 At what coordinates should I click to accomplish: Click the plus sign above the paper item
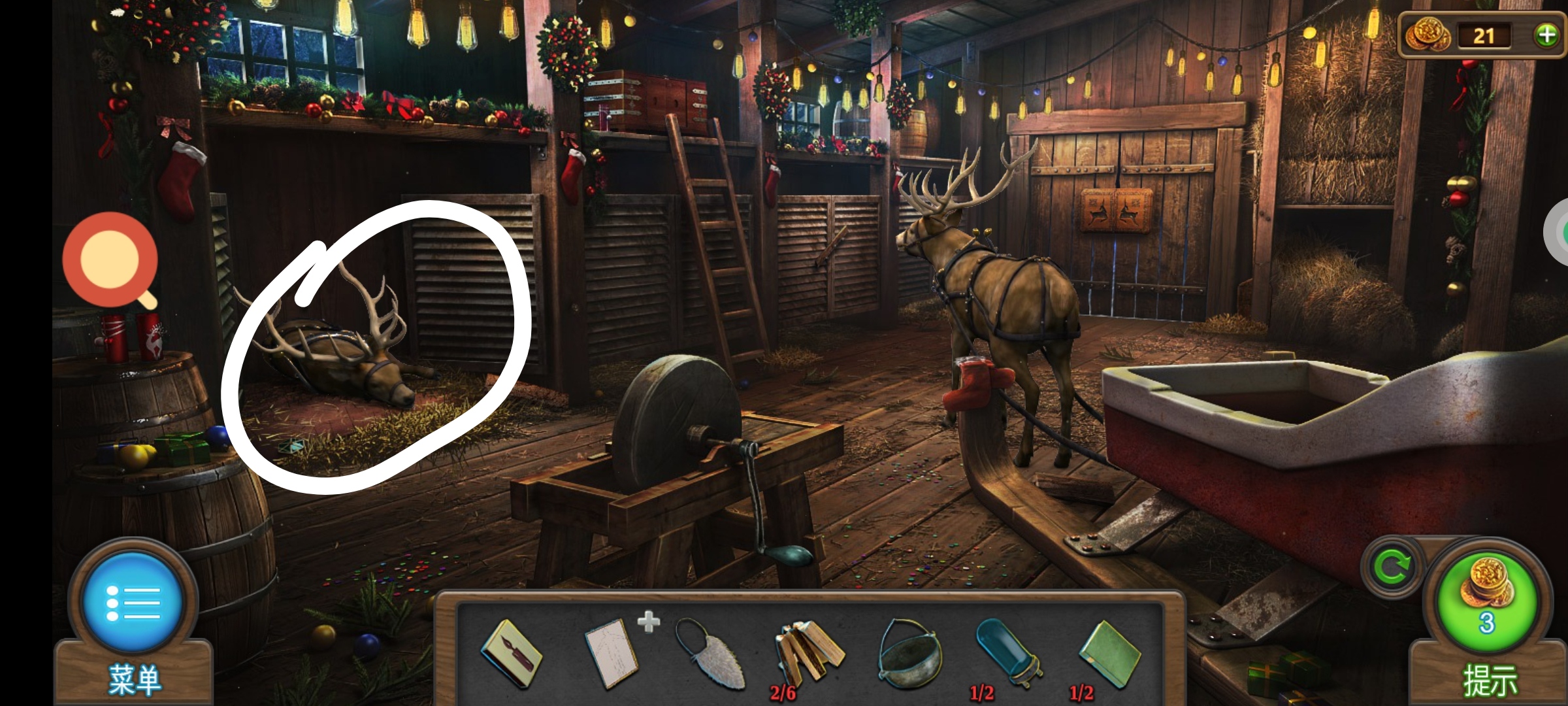[x=649, y=621]
